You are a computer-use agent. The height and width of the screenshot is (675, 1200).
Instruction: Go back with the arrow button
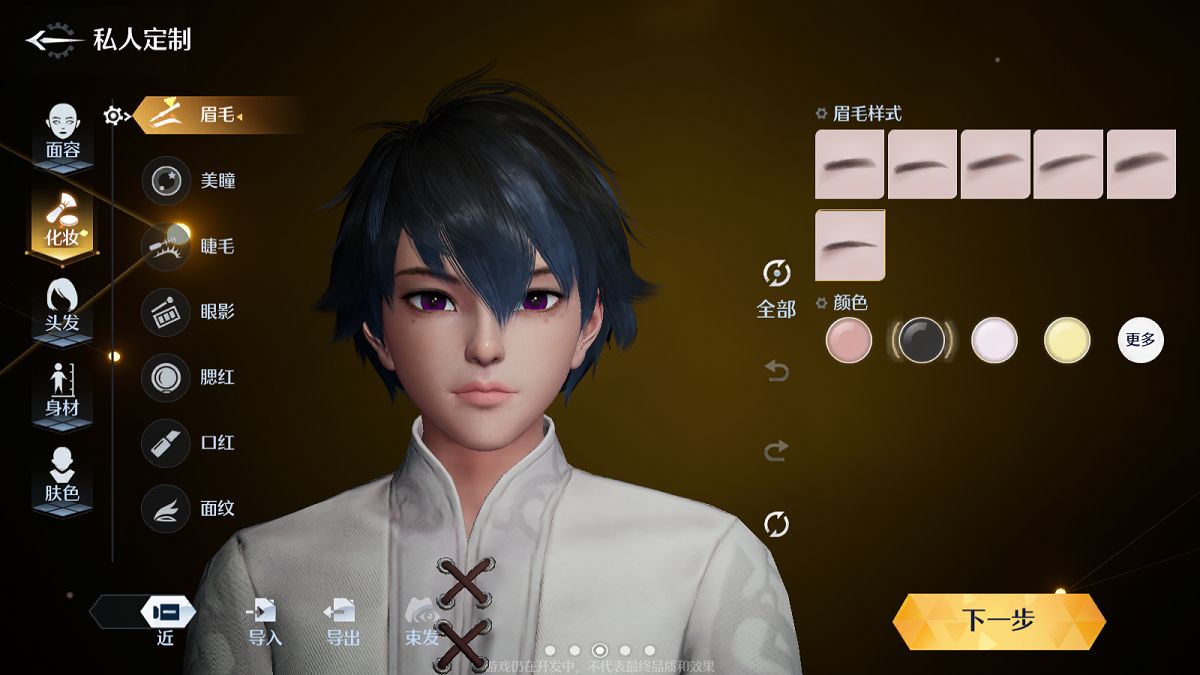click(52, 40)
